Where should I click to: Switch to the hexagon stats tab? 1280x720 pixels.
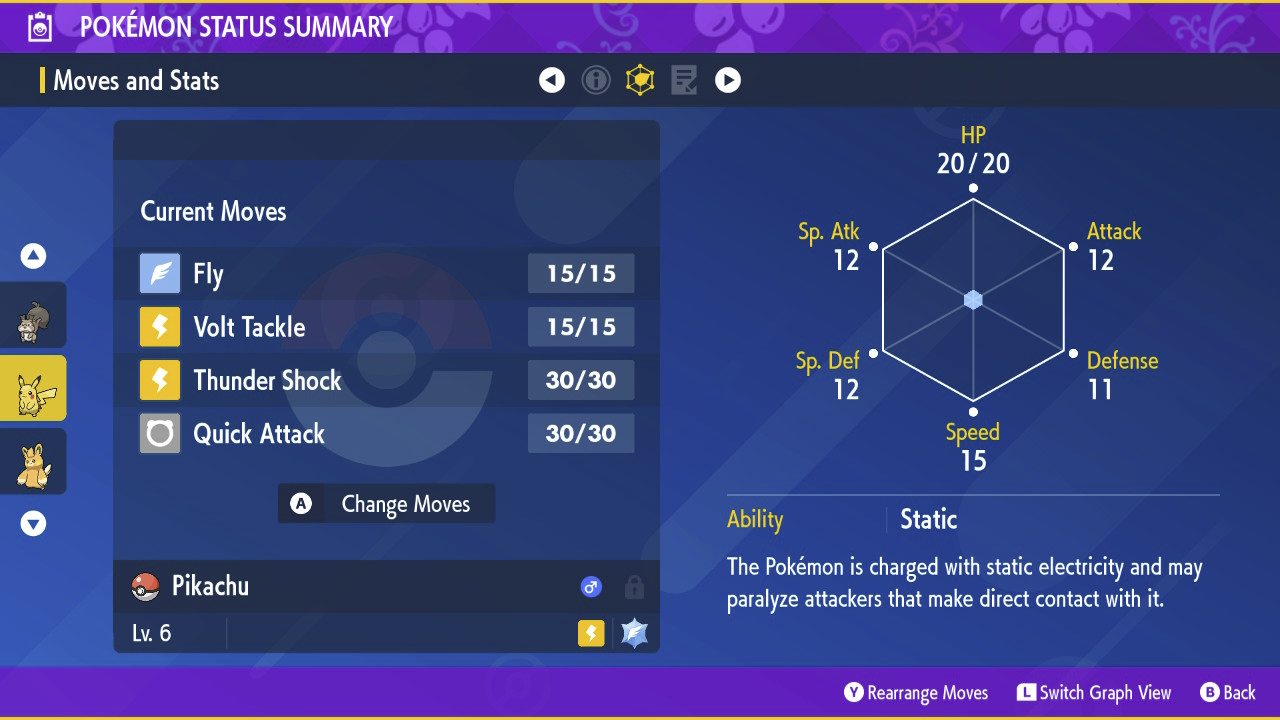click(640, 80)
